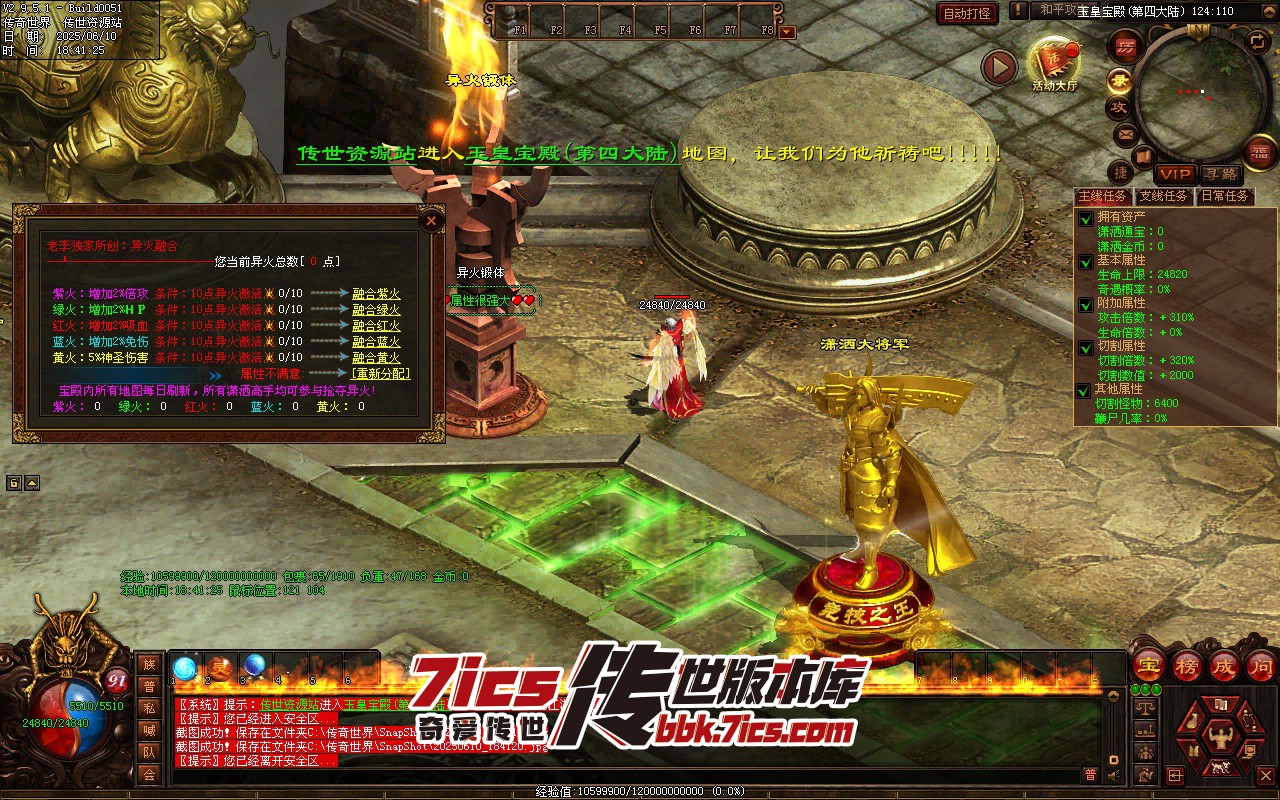Viewport: 1280px width, 800px height.
Task: Click the 重新分配 reallocate link
Action: pos(380,374)
